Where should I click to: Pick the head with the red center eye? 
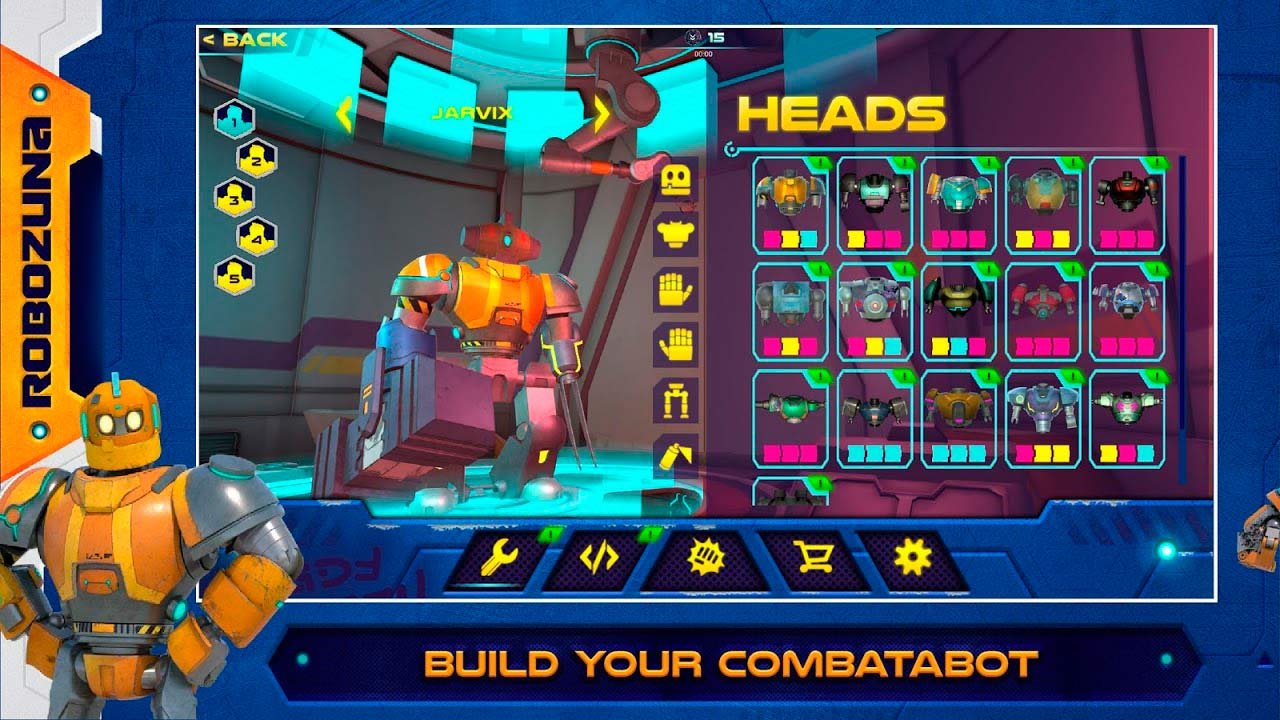(x=874, y=312)
